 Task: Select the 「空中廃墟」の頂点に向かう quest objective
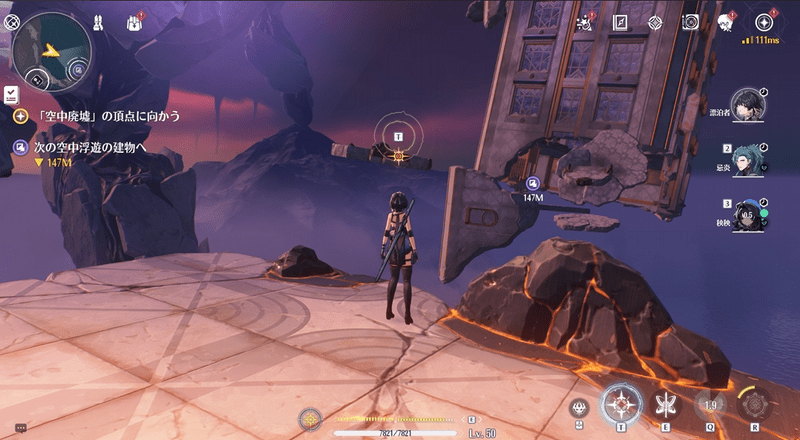(98, 116)
